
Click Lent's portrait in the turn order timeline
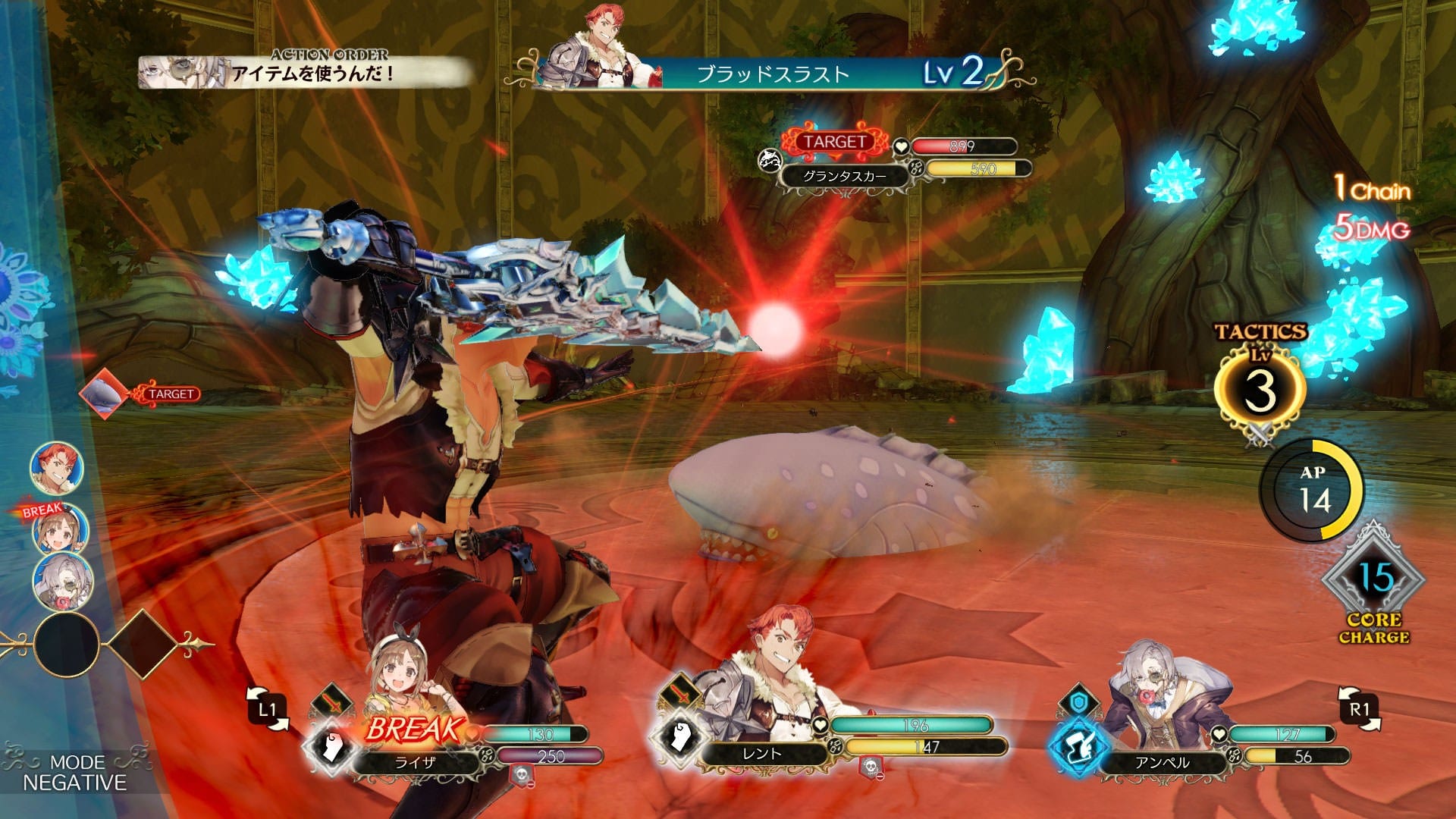pyautogui.click(x=56, y=466)
